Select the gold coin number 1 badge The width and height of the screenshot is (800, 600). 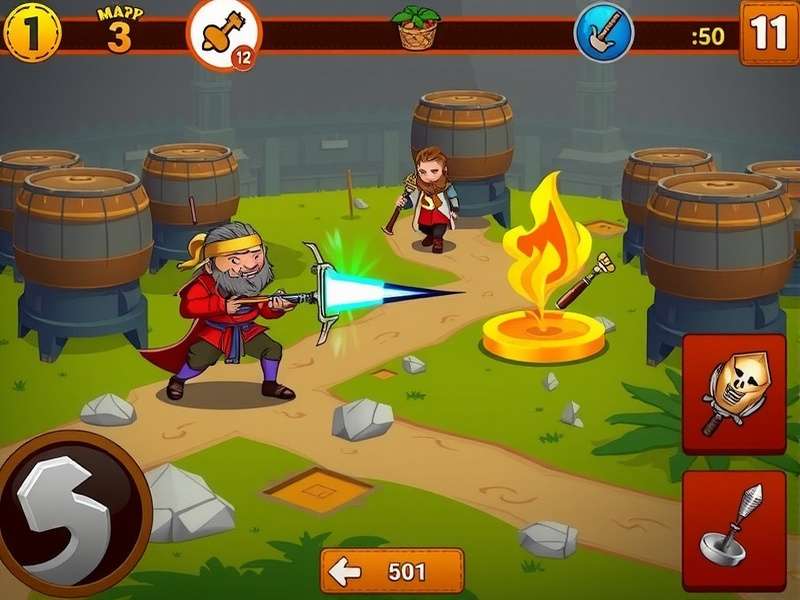[x=32, y=32]
